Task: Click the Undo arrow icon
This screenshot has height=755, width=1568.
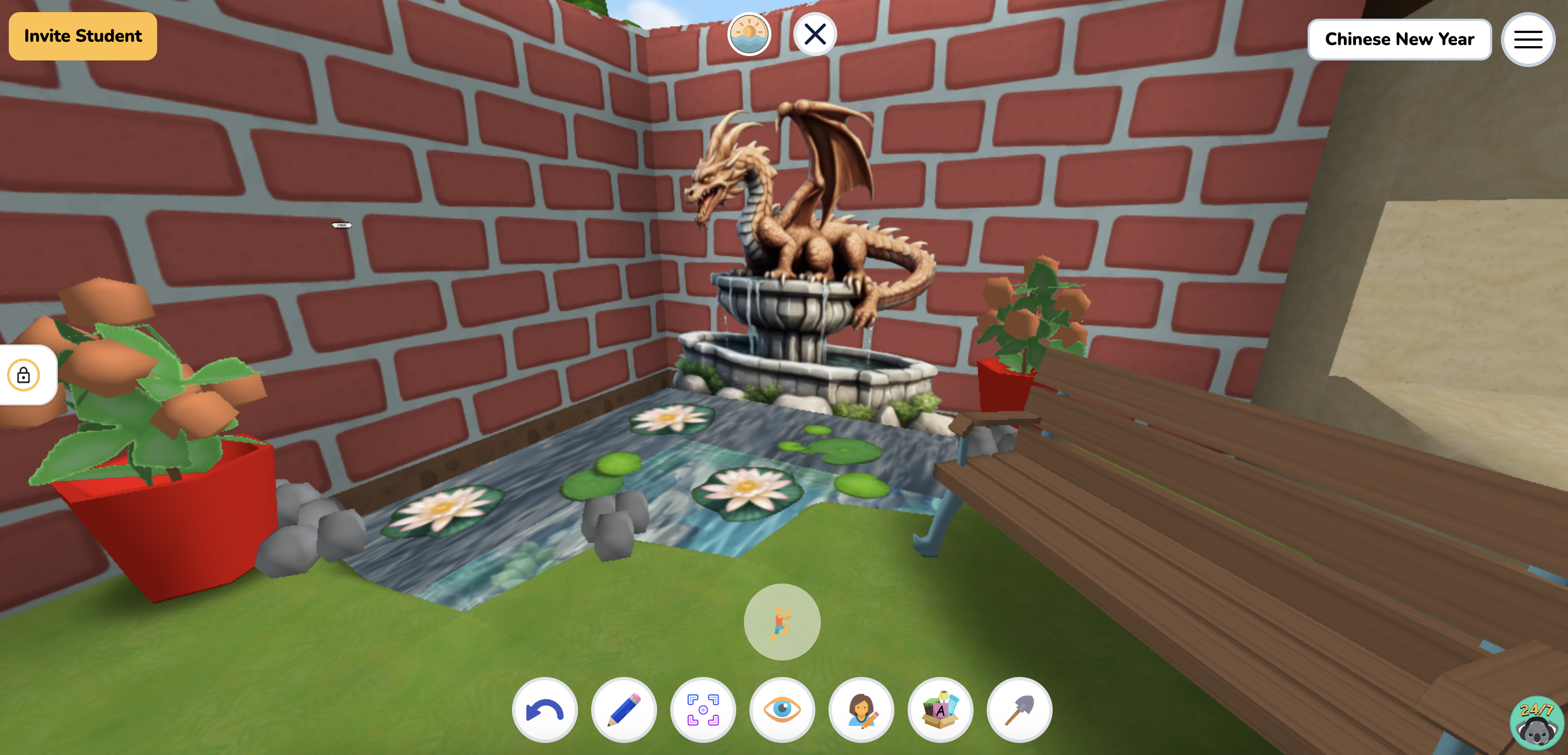Action: pos(545,710)
